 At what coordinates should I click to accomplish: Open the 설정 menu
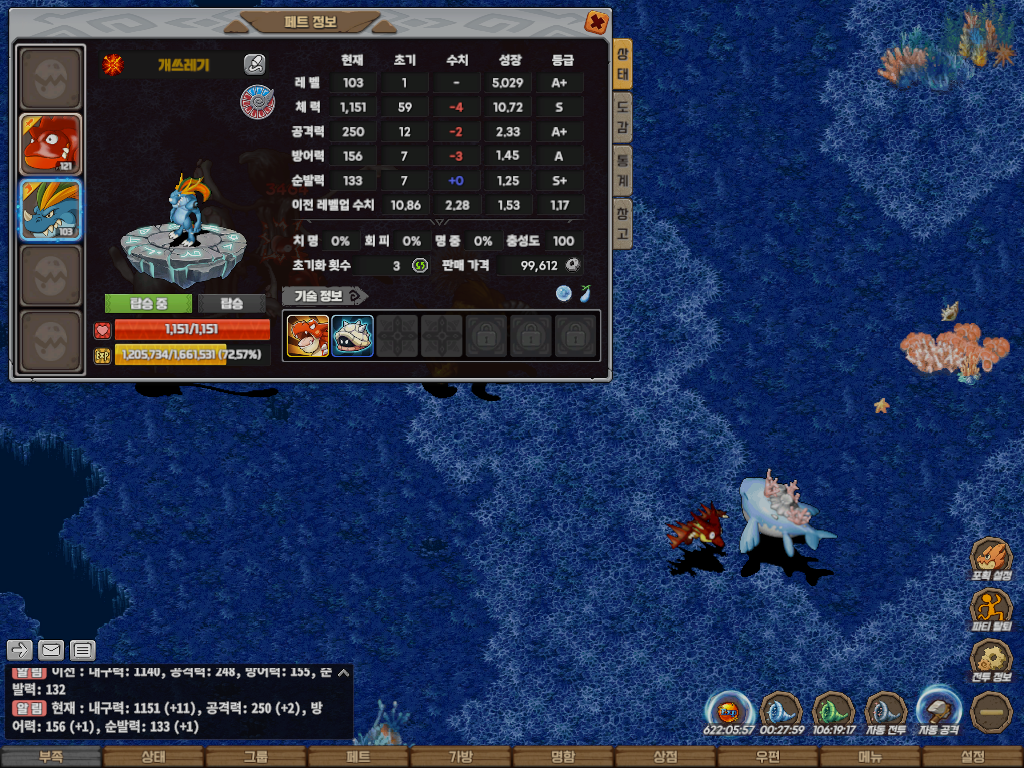point(972,757)
